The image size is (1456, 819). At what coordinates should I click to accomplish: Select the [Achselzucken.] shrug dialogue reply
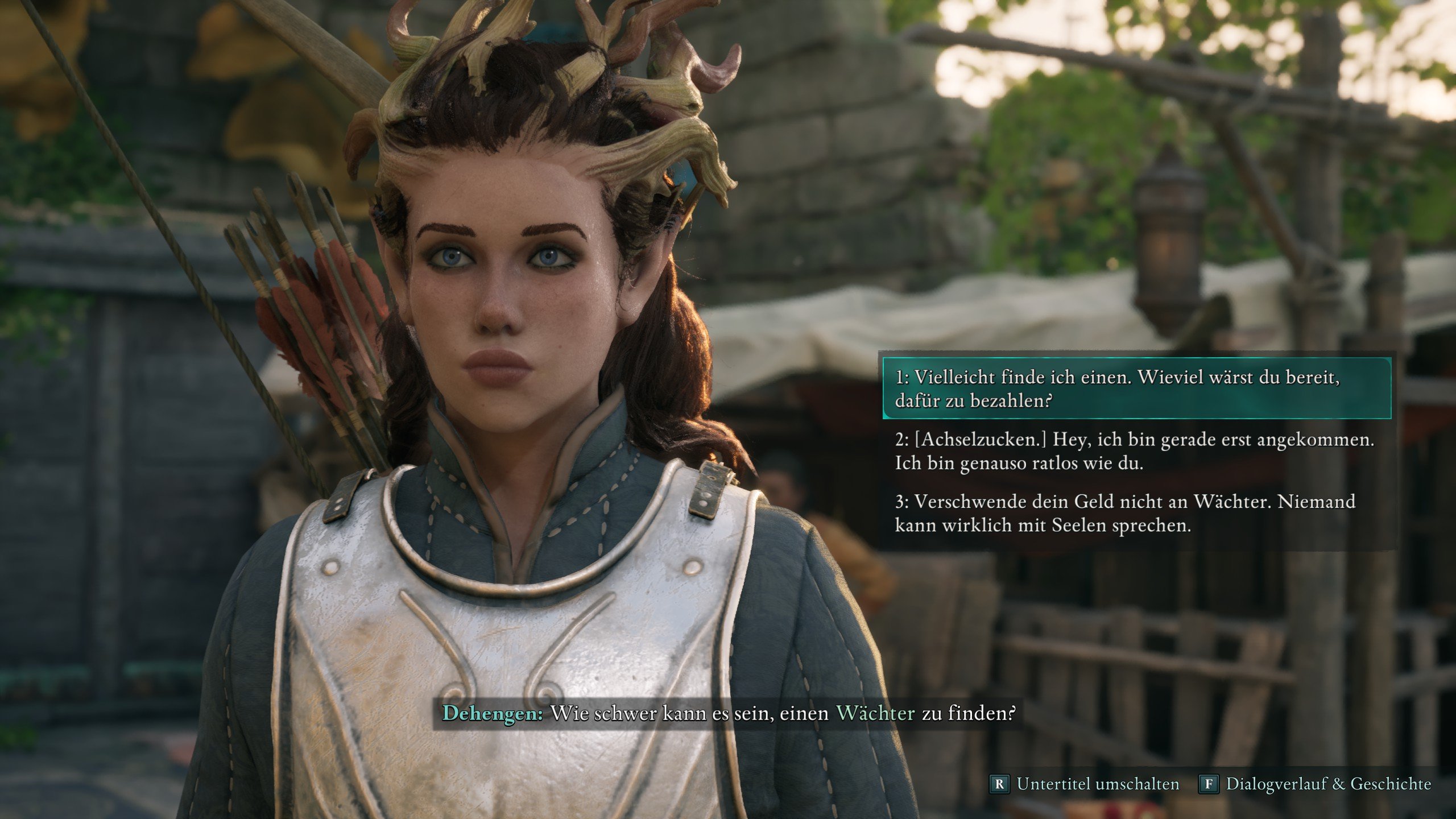point(1134,451)
